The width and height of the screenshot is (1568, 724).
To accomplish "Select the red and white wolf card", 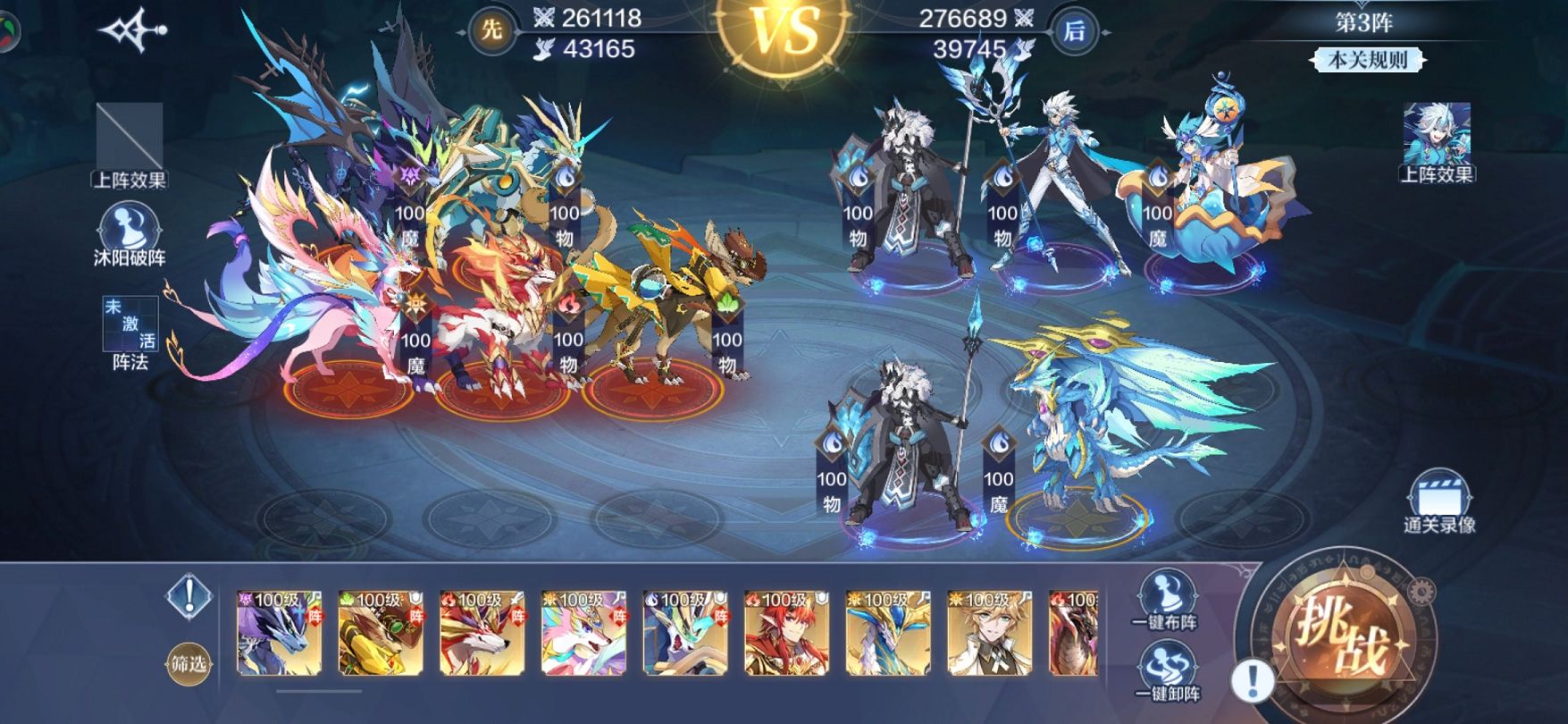I will (482, 633).
